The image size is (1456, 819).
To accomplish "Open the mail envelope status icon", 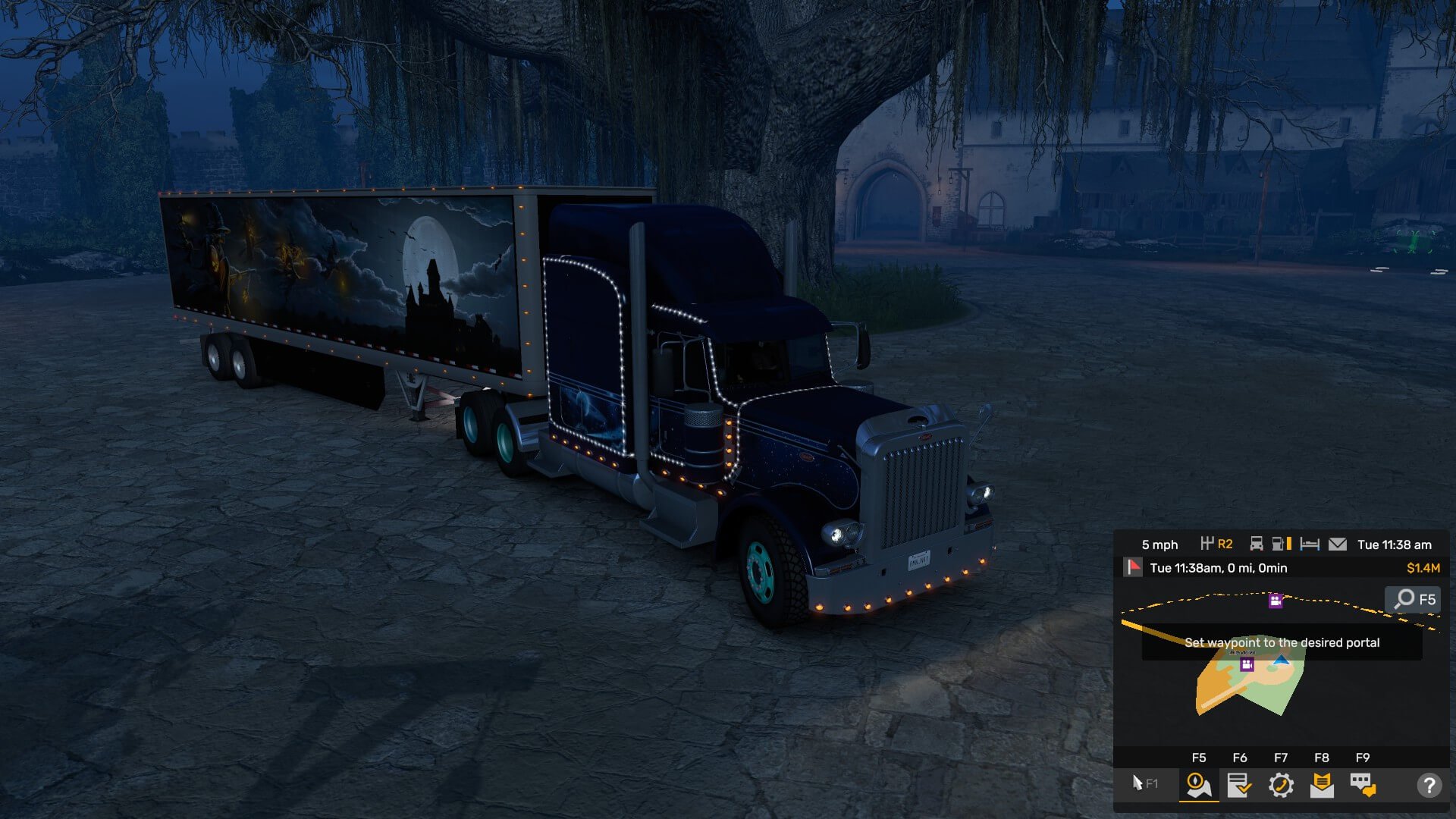I will pos(1338,544).
